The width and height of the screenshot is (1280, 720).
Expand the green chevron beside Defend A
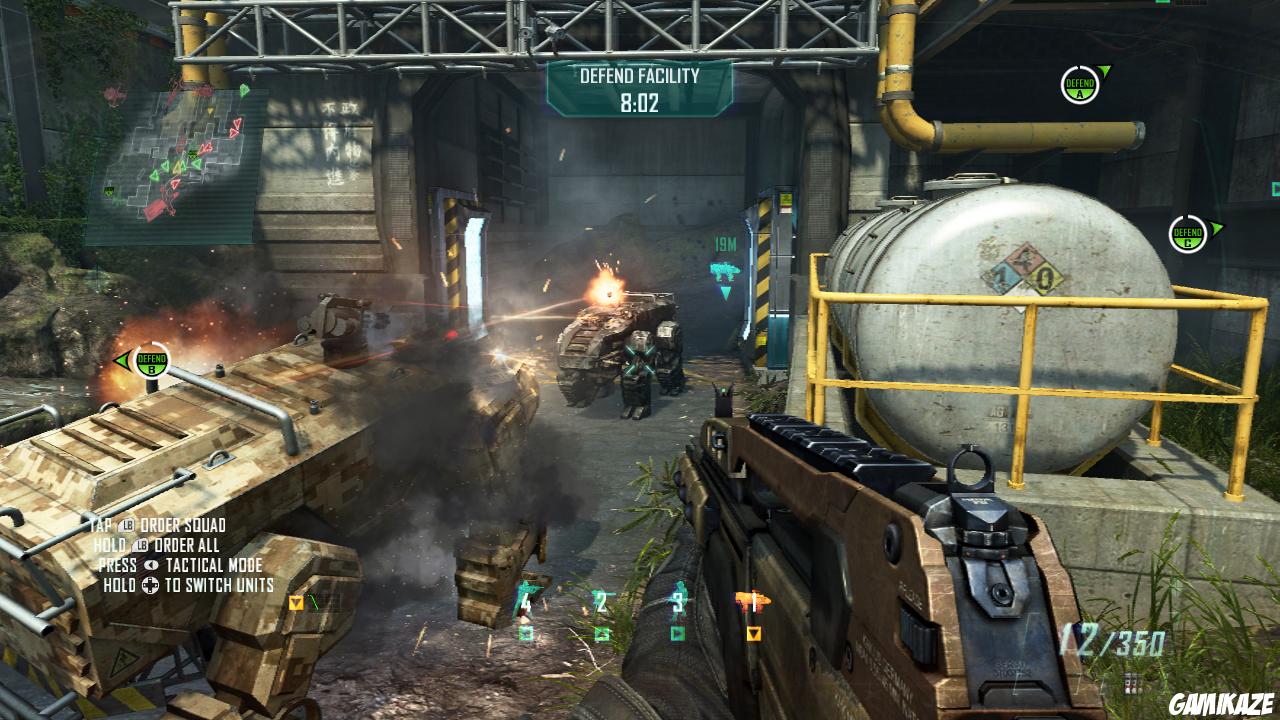point(1107,70)
